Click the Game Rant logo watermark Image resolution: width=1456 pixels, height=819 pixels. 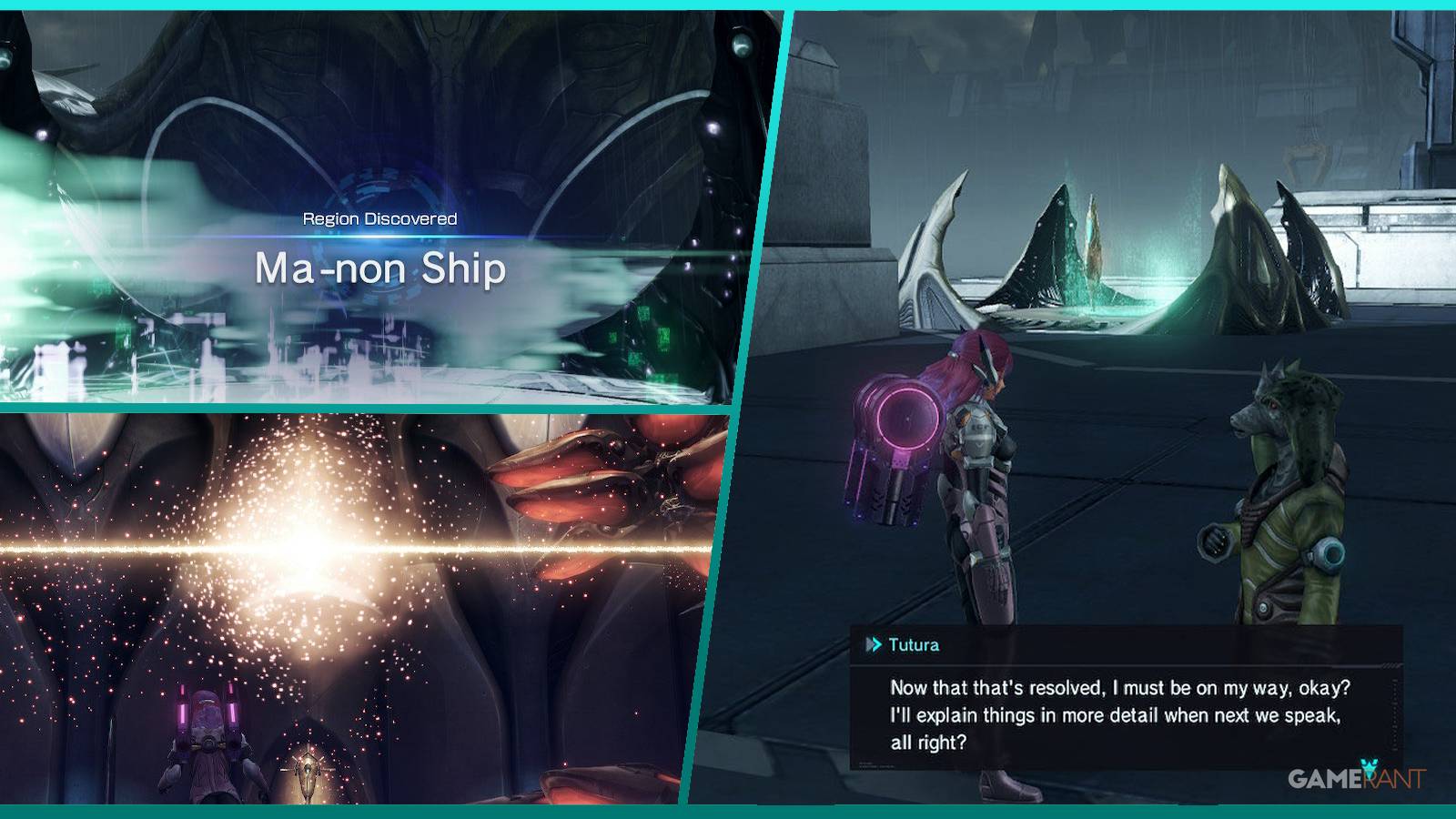(1355, 780)
